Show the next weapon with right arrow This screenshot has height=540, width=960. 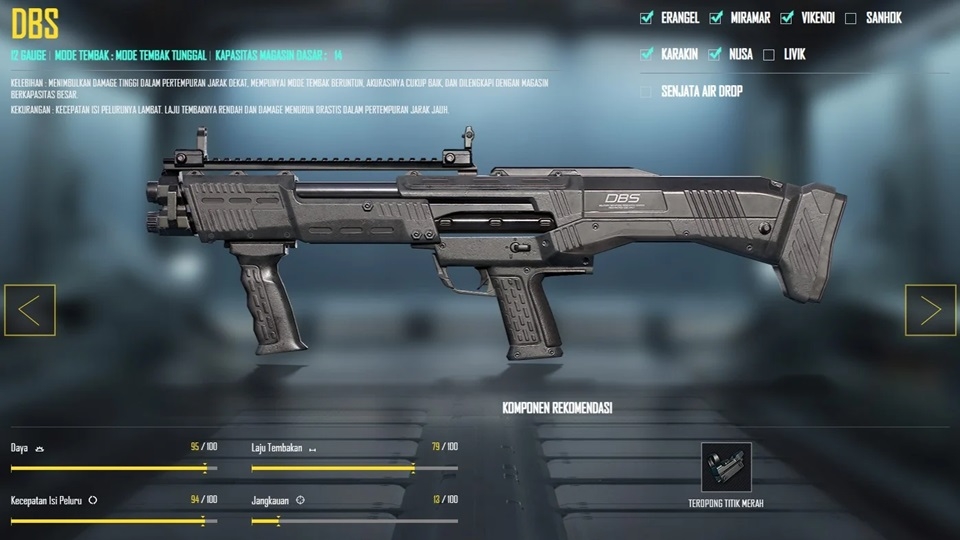pyautogui.click(x=930, y=310)
